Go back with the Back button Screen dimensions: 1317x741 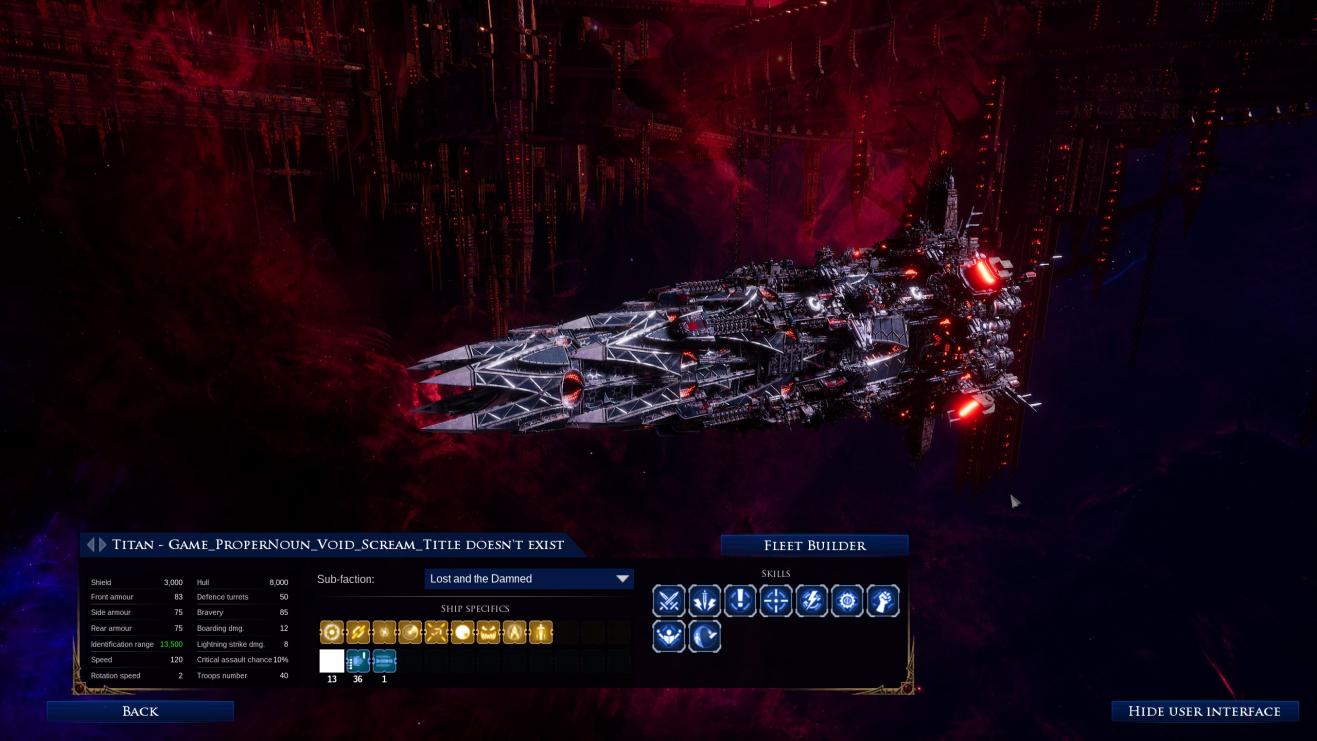pyautogui.click(x=140, y=711)
